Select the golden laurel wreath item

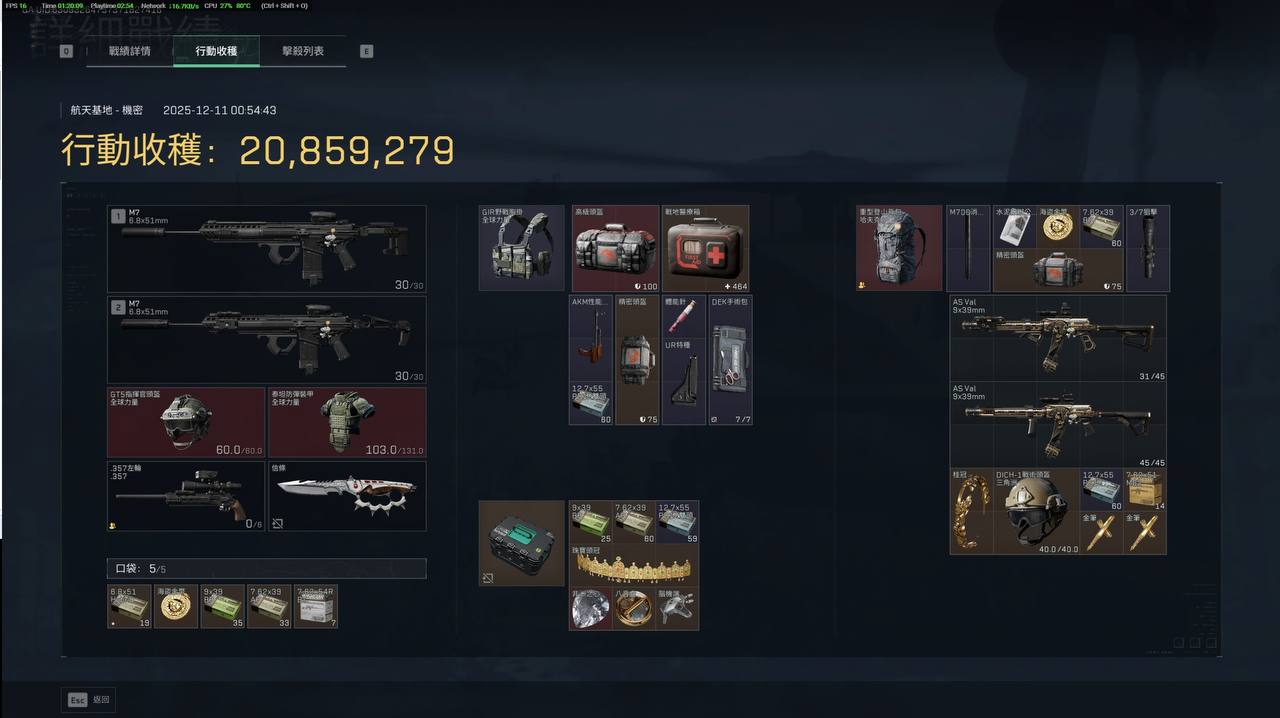[971, 511]
